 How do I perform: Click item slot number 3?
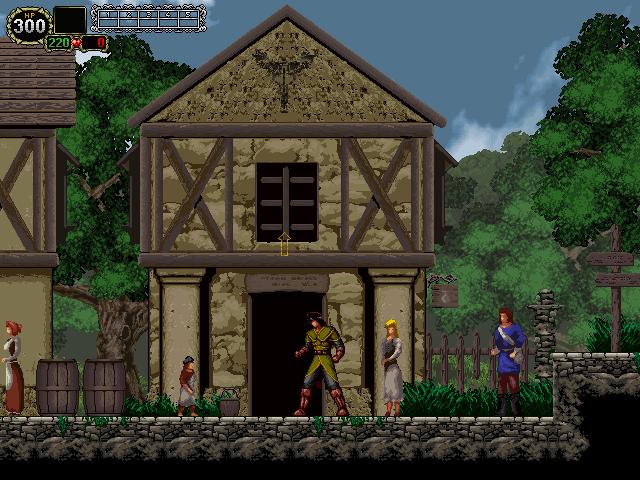click(149, 17)
